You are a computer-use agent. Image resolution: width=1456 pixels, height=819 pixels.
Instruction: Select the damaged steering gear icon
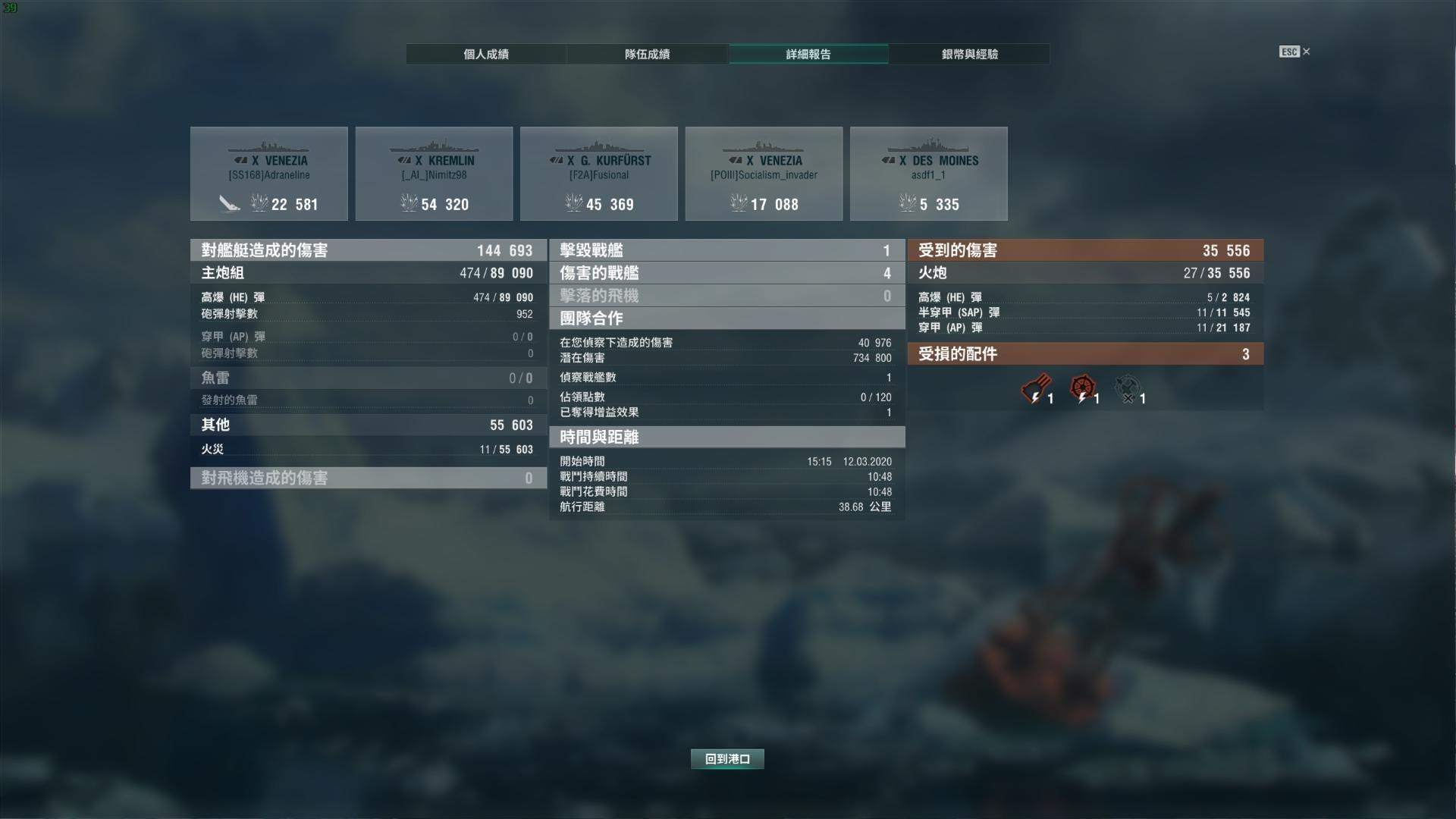[1083, 387]
